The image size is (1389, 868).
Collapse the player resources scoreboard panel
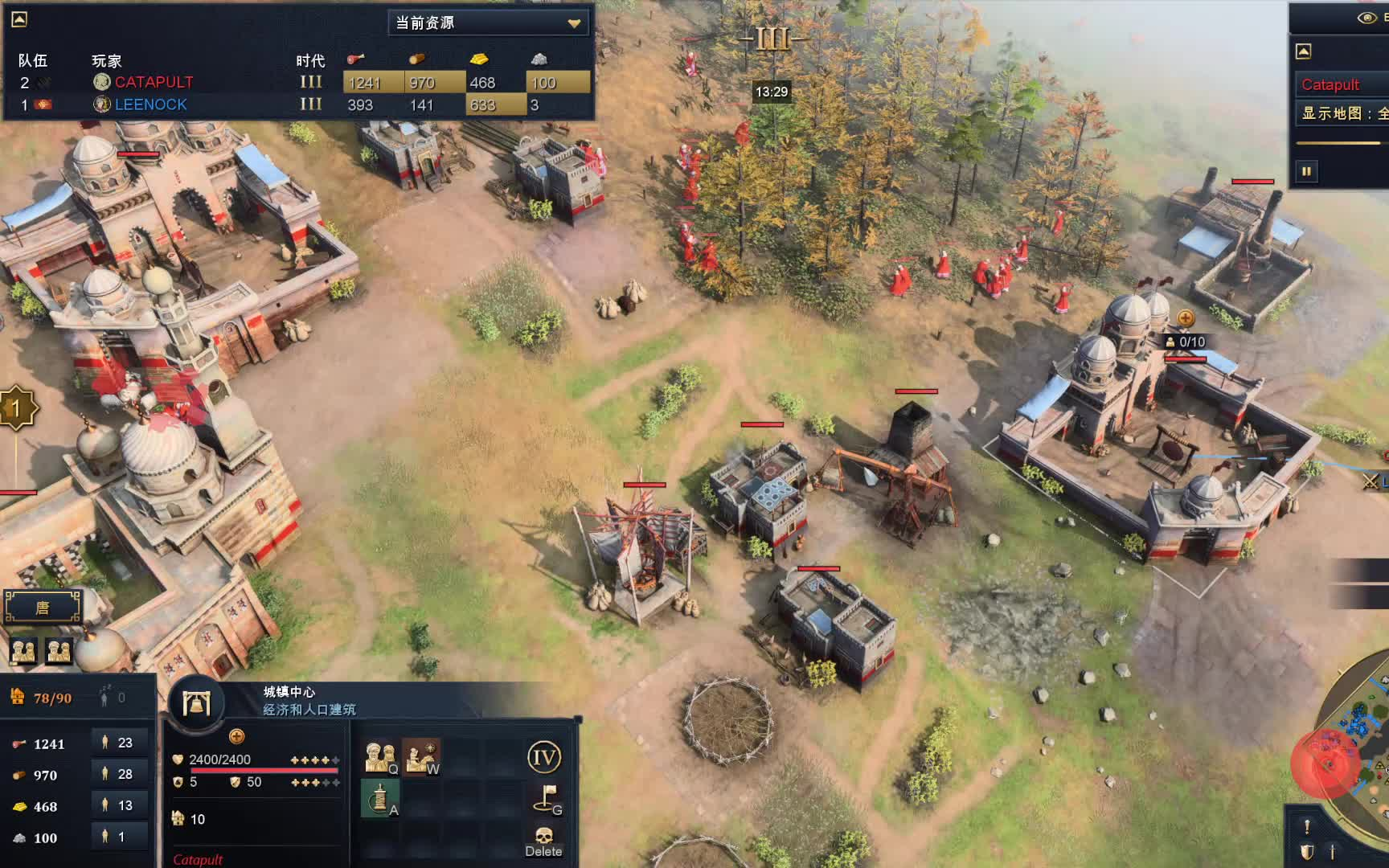[x=19, y=19]
